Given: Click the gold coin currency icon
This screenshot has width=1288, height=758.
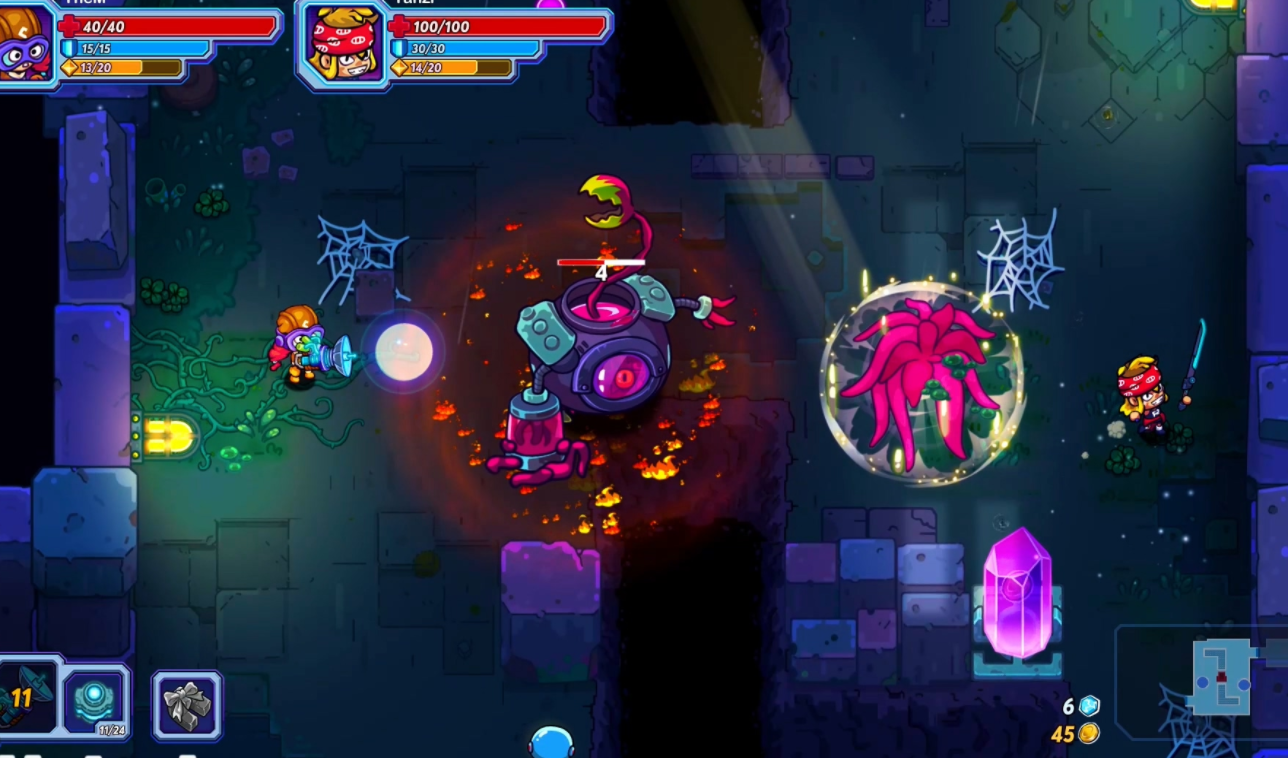Looking at the screenshot, I should coord(1088,733).
